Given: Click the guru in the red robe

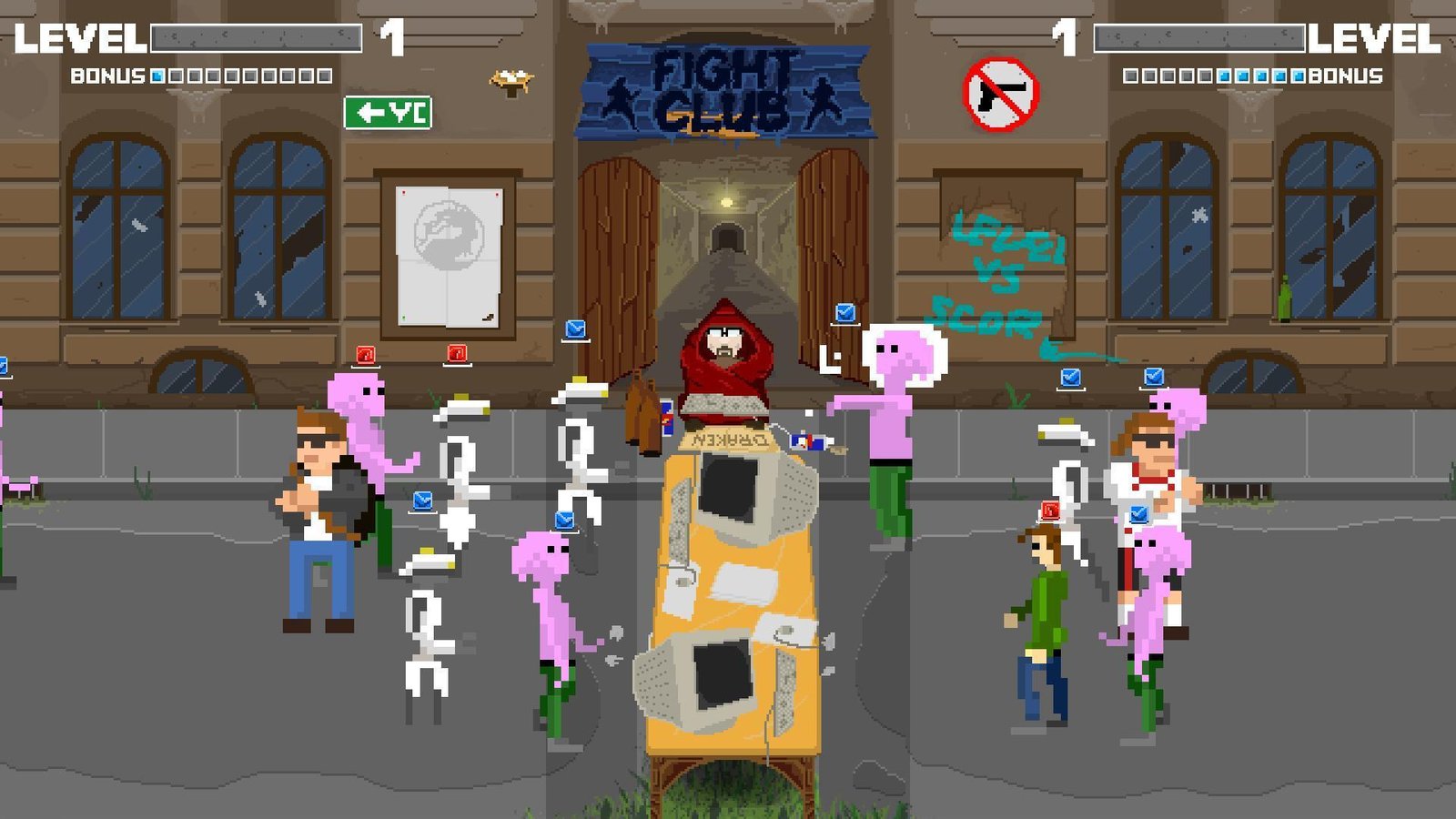Looking at the screenshot, I should [723, 364].
